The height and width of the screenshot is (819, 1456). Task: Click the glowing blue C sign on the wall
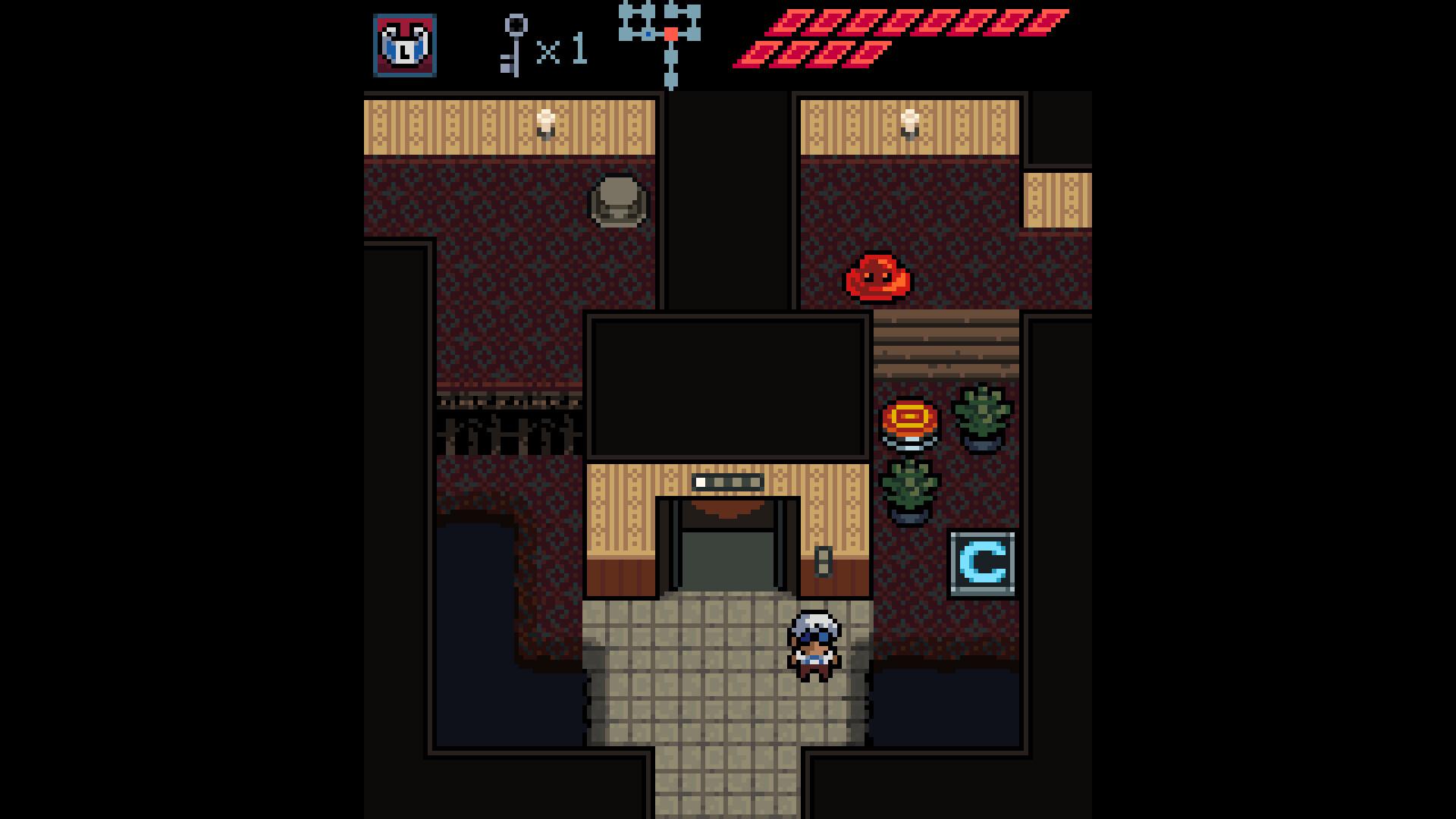tap(981, 563)
